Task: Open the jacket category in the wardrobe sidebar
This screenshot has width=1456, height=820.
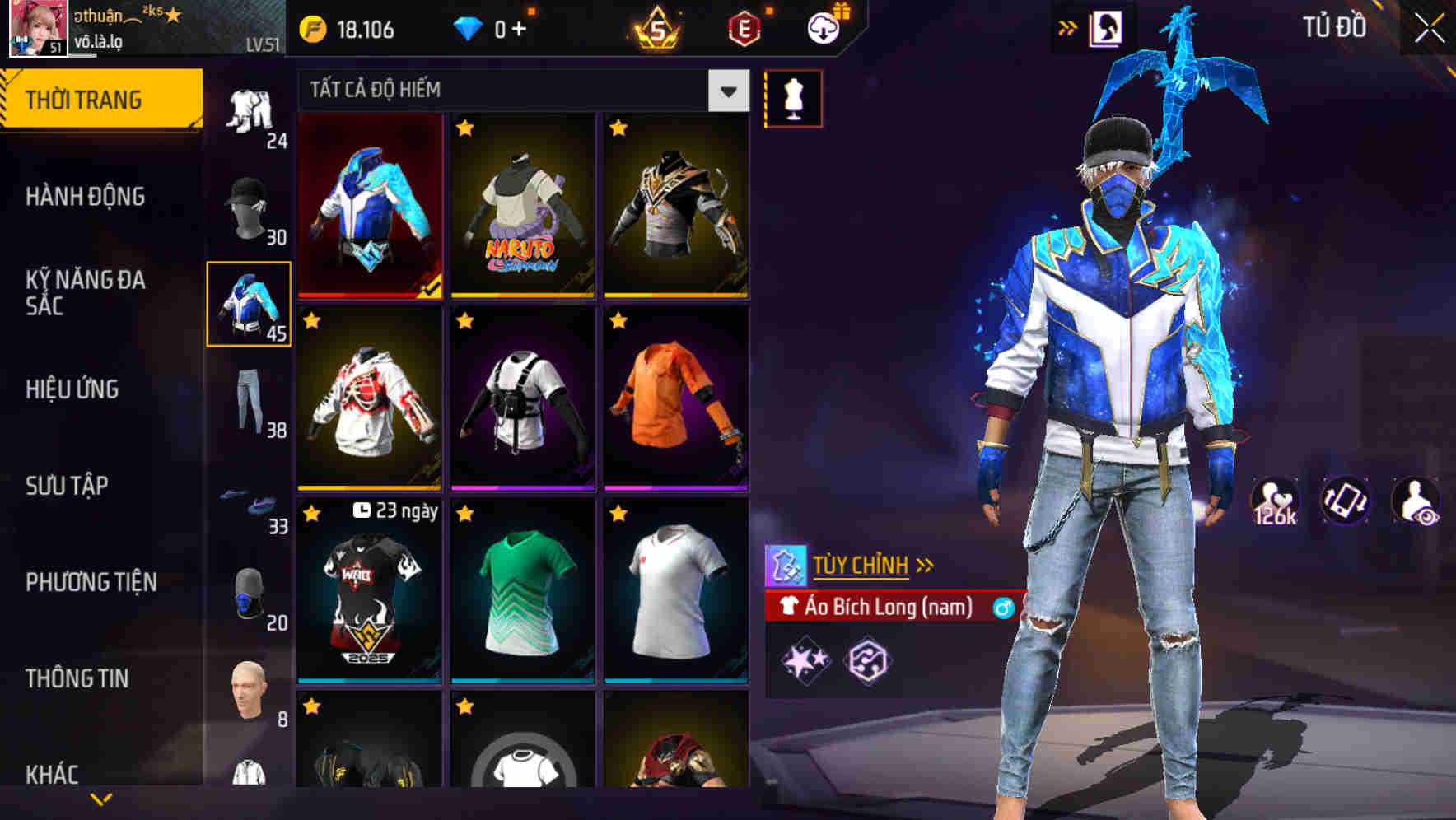Action: (x=250, y=305)
